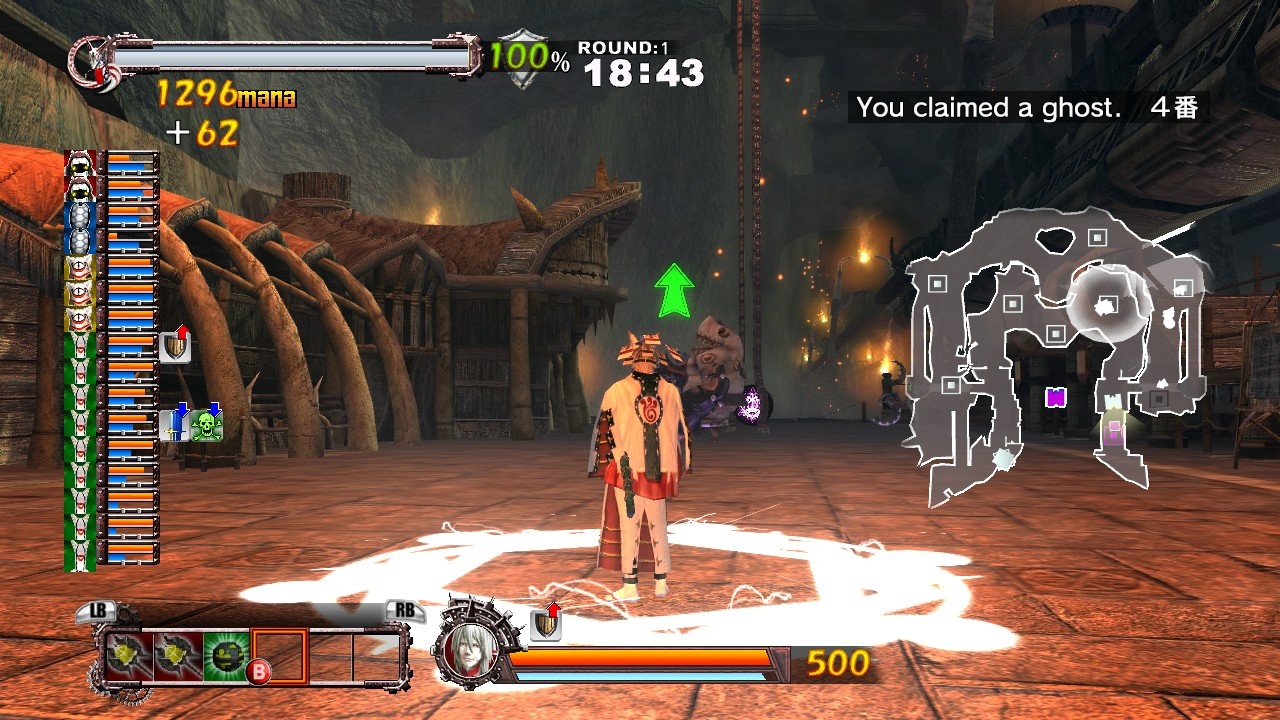This screenshot has height=720, width=1280.
Task: Select the empty orange-outlined skill slot
Action: coord(280,656)
